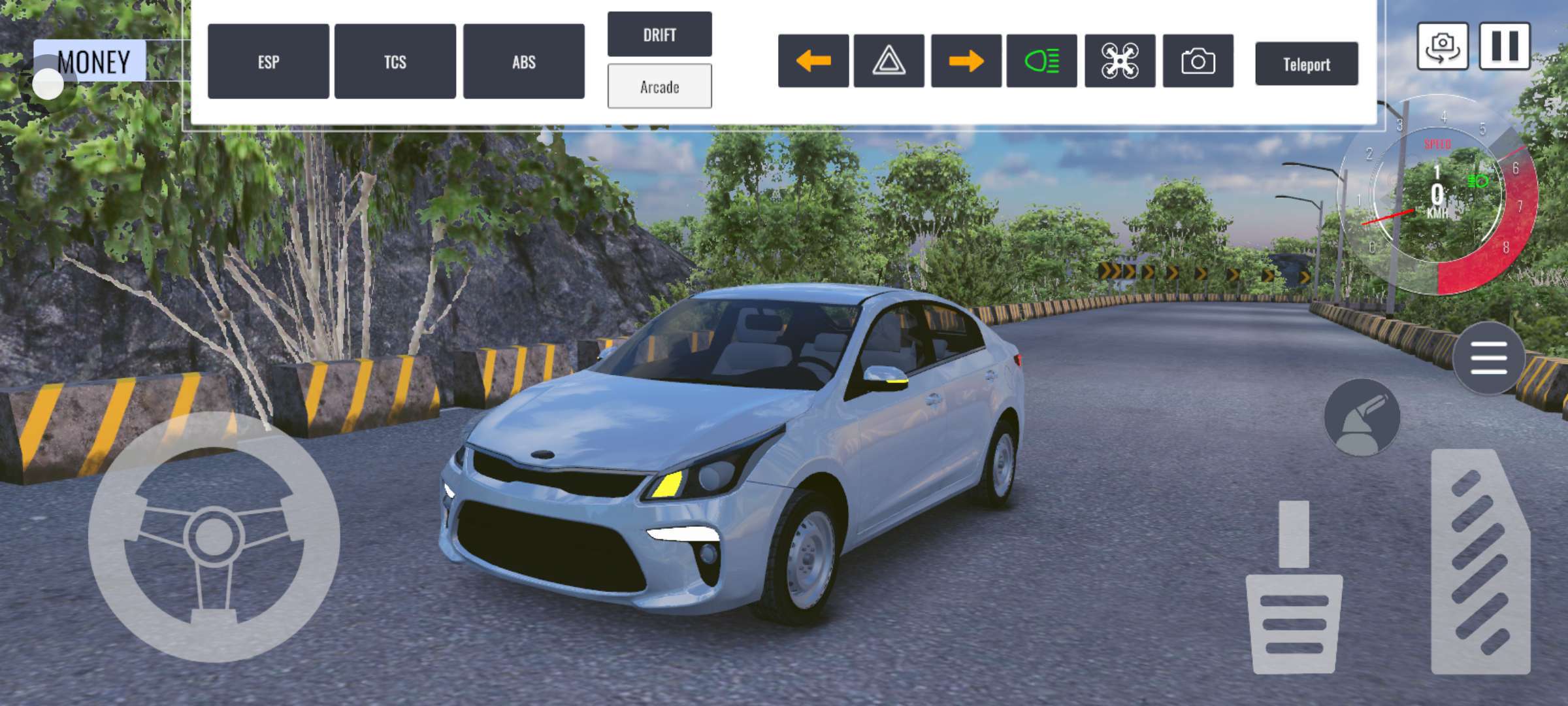
Task: Select the Arcade driving mode
Action: [659, 86]
